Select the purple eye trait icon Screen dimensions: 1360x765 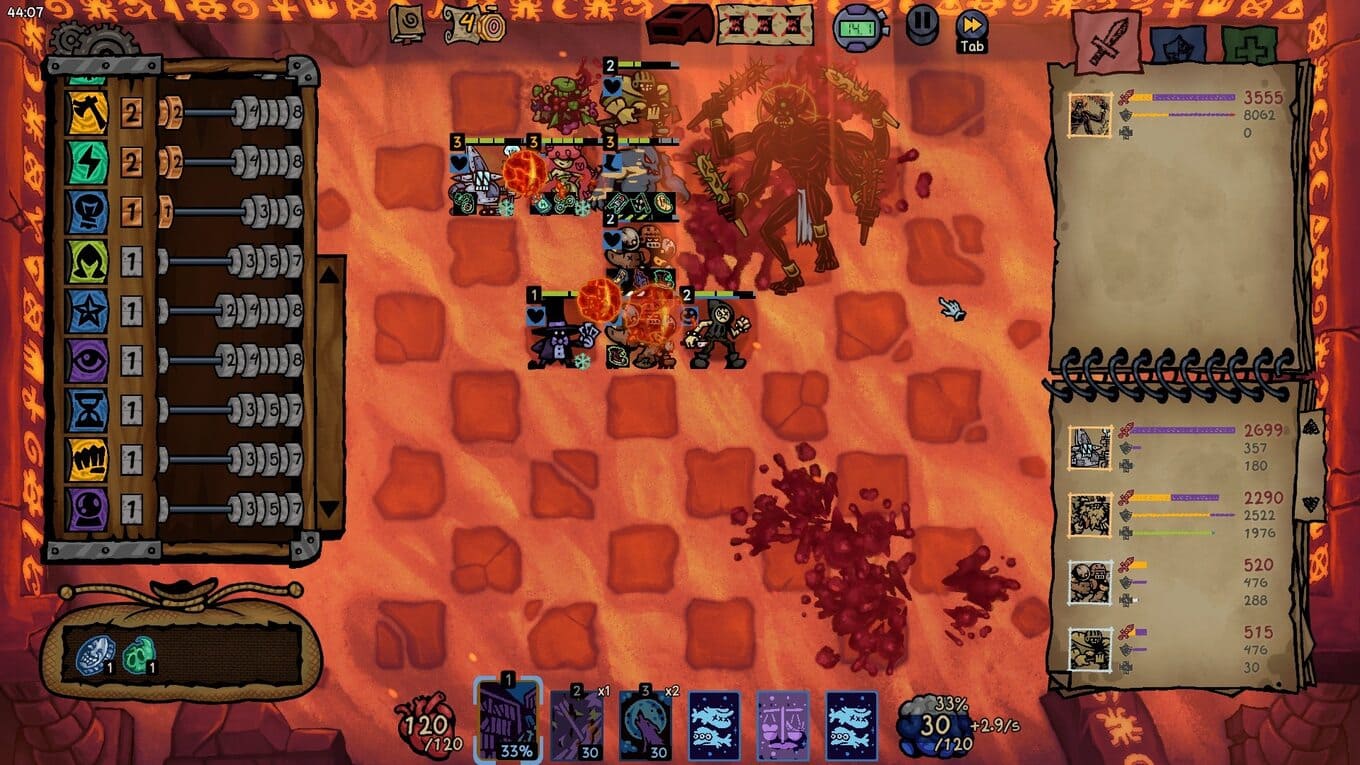87,360
